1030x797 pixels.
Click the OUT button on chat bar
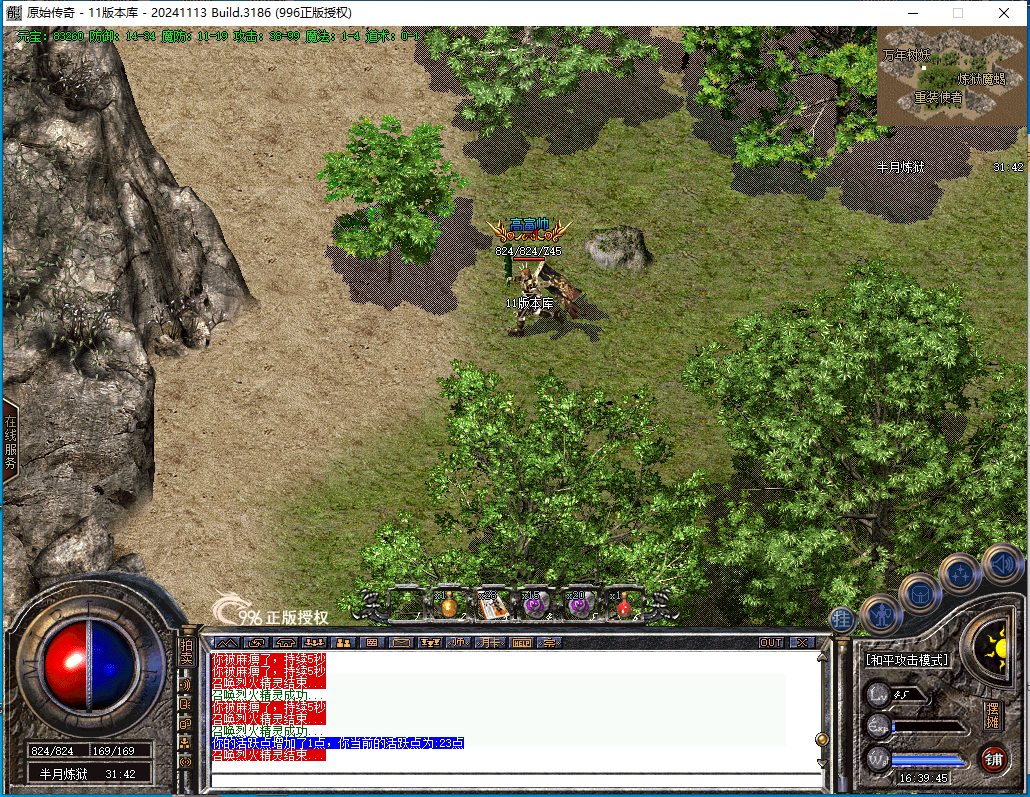pos(771,642)
